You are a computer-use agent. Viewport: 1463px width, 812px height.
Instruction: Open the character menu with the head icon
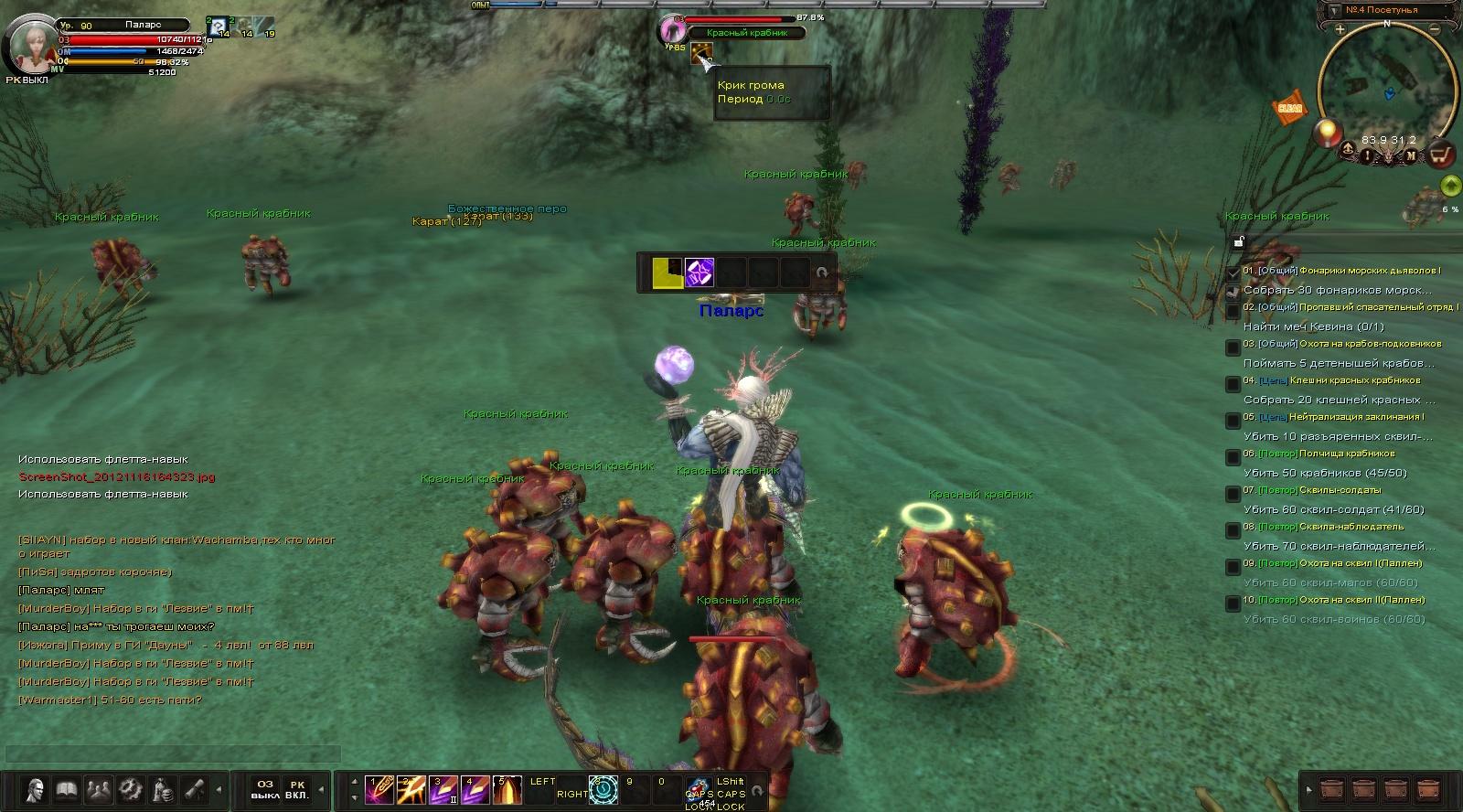pyautogui.click(x=37, y=789)
